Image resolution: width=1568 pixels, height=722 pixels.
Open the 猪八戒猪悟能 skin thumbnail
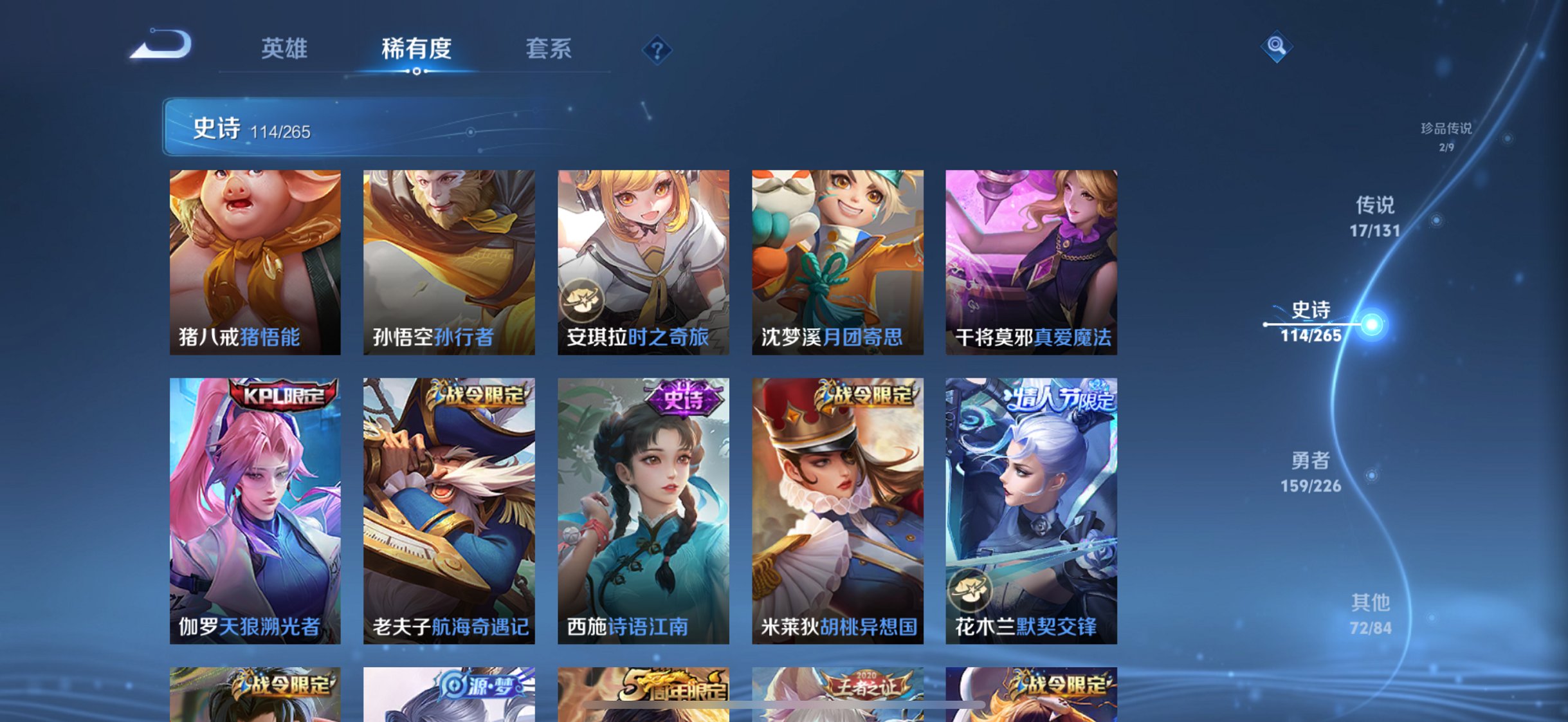254,261
